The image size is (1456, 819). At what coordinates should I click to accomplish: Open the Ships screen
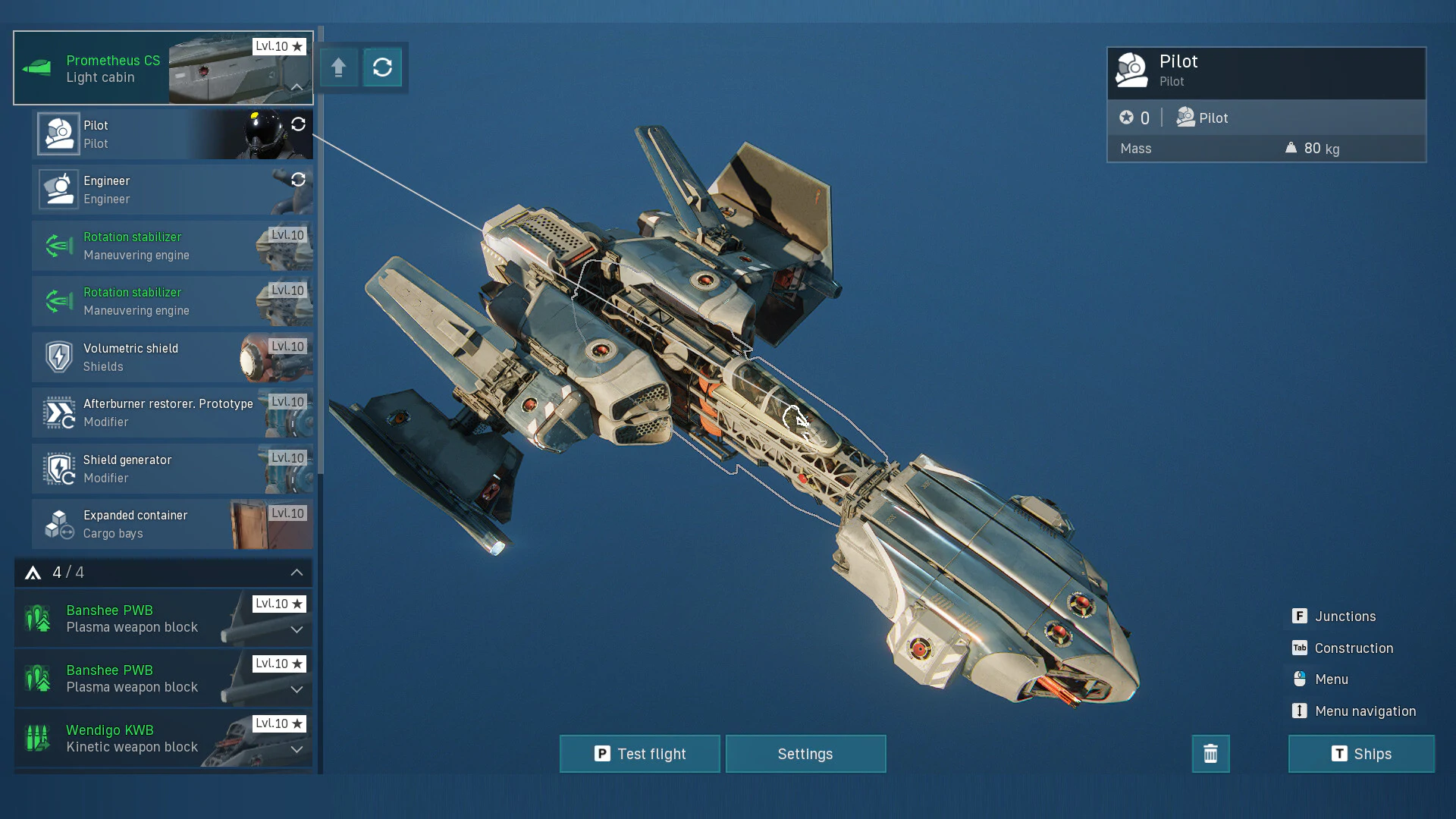pyautogui.click(x=1361, y=754)
